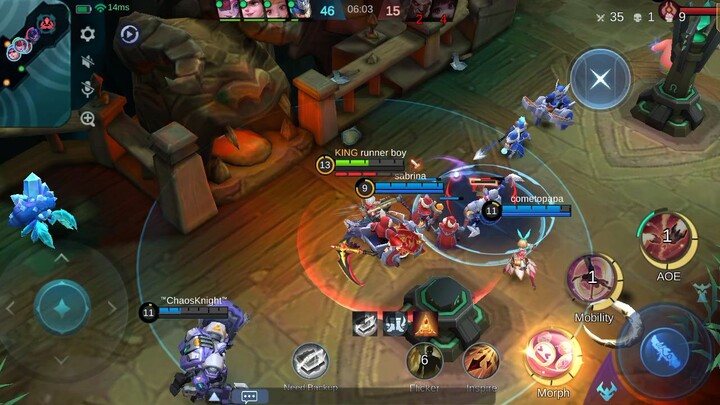Select the glowing triangle equipment item

pyautogui.click(x=425, y=323)
